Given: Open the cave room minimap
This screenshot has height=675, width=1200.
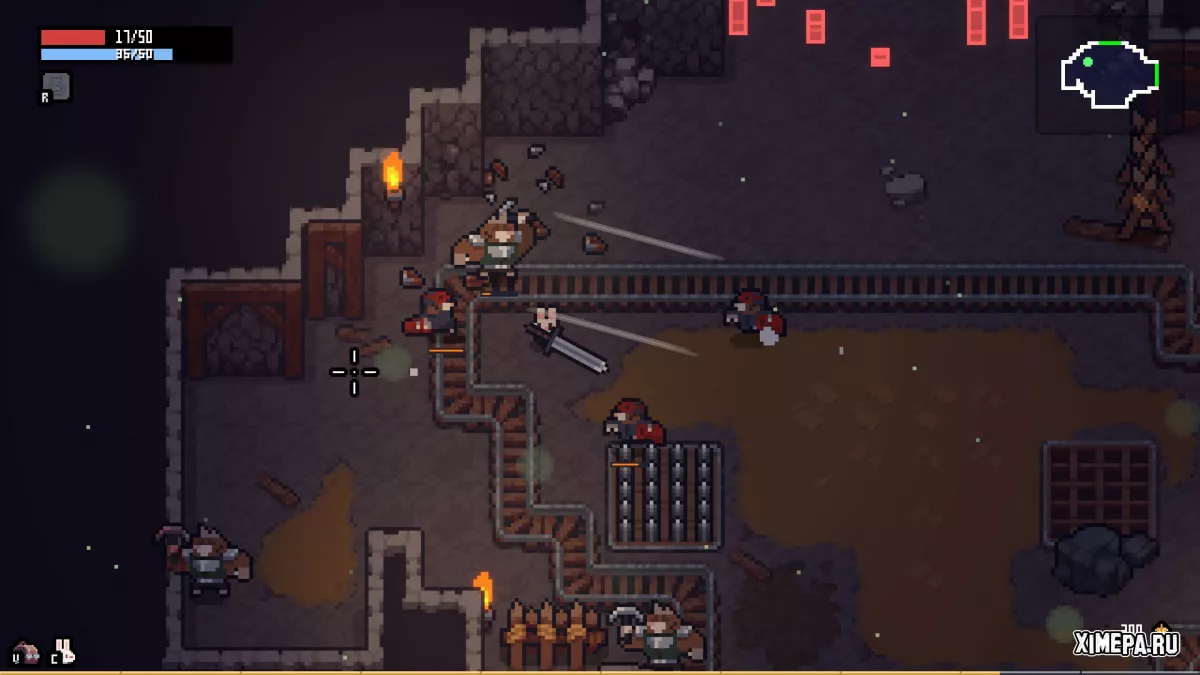Looking at the screenshot, I should [1109, 74].
